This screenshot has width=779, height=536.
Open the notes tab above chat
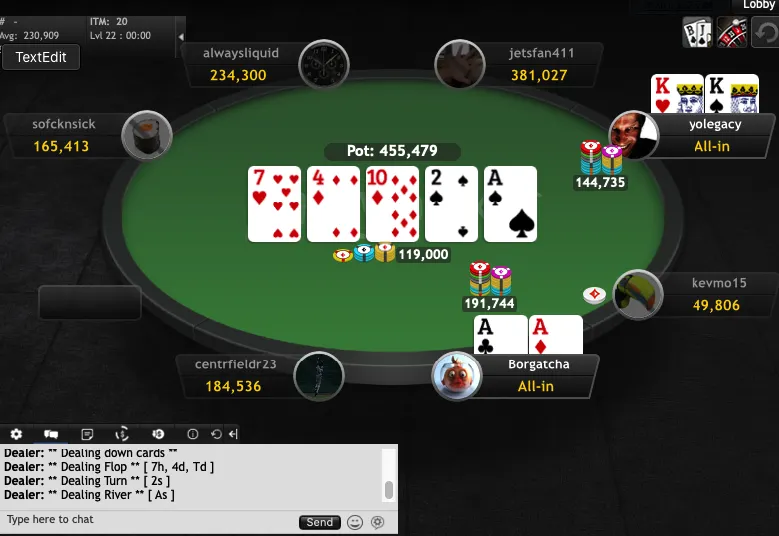[87, 434]
